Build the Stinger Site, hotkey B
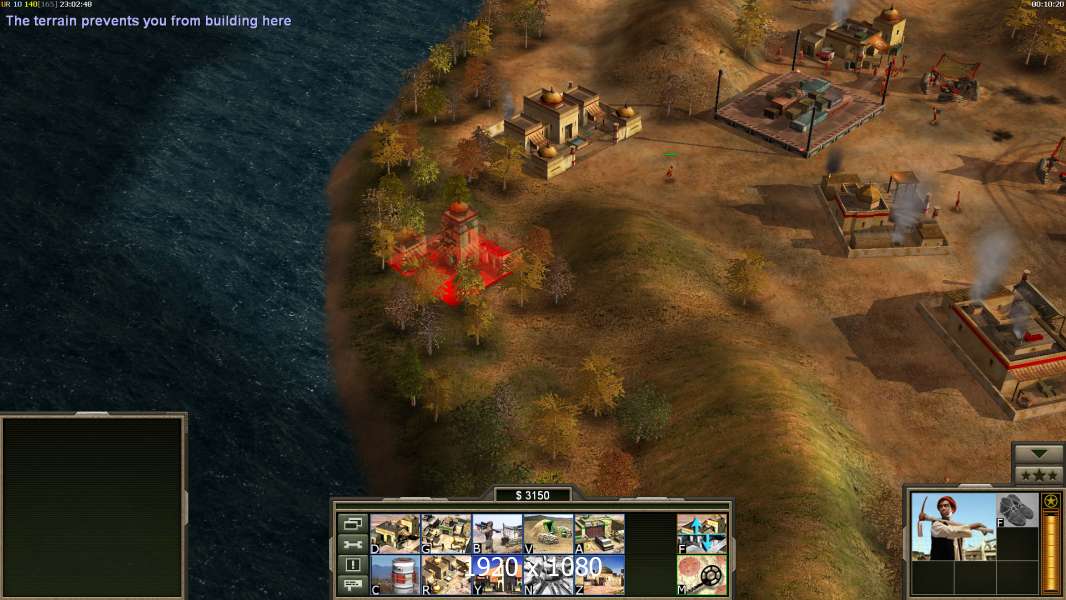This screenshot has height=600, width=1066. tap(497, 534)
